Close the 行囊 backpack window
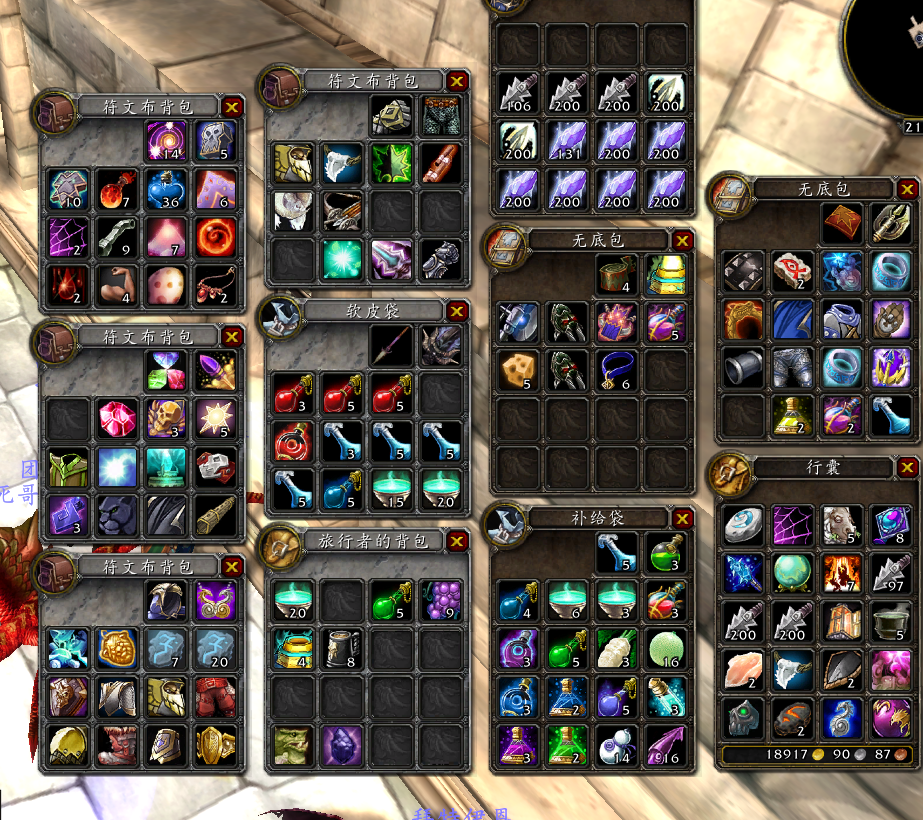The width and height of the screenshot is (923, 820). pyautogui.click(x=907, y=468)
